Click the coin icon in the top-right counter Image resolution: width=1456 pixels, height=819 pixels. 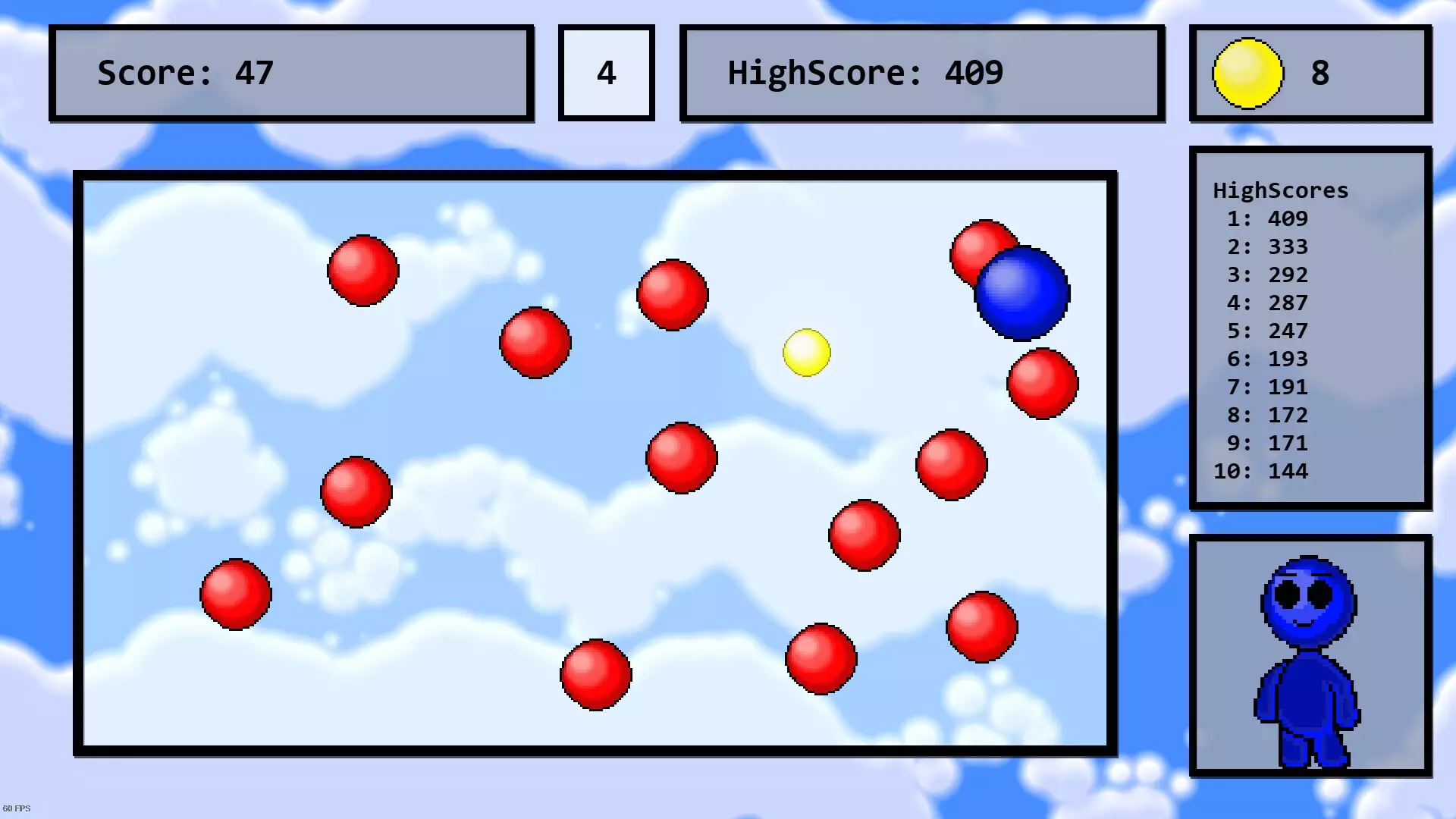pos(1248,72)
